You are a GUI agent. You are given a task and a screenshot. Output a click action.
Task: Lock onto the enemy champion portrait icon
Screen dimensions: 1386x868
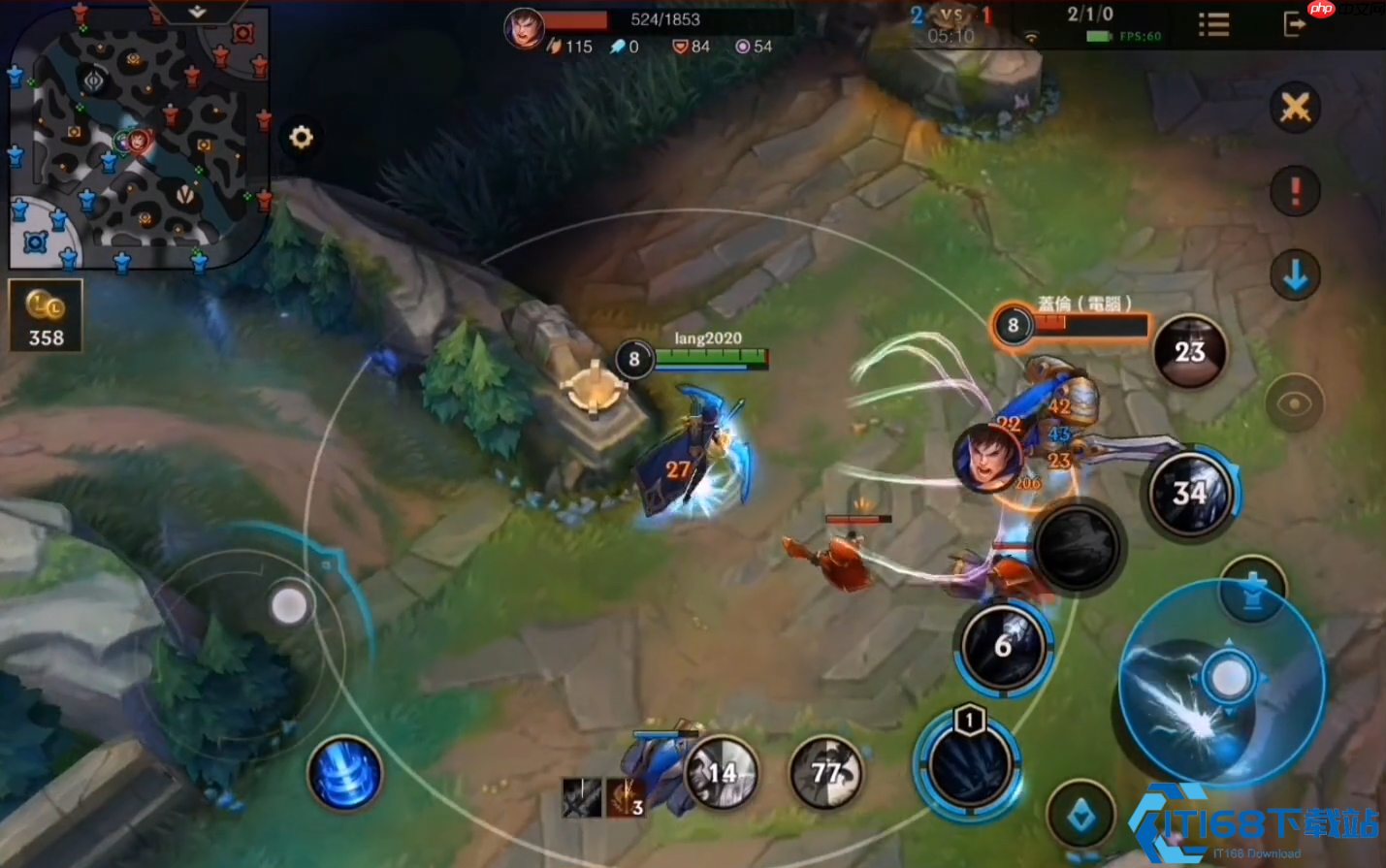(987, 458)
